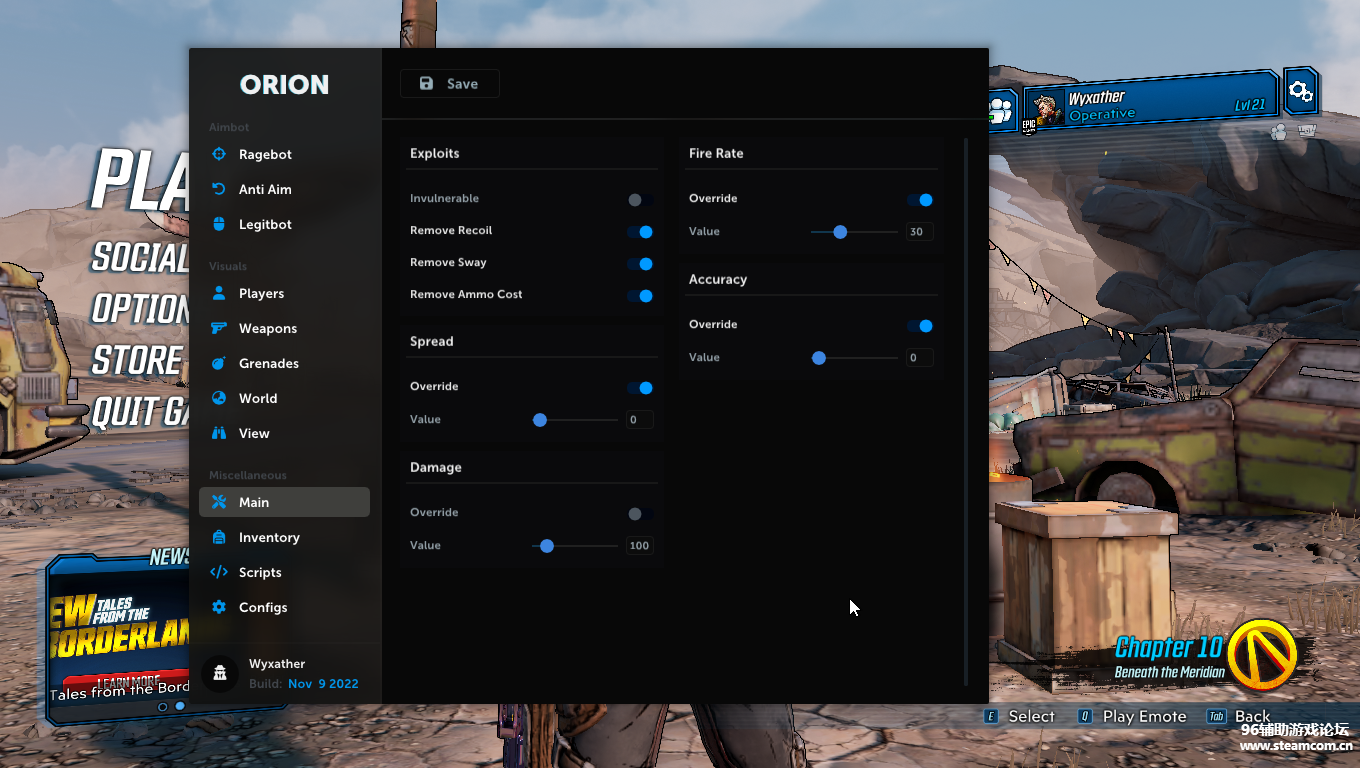This screenshot has width=1360, height=768.
Task: Go to Configs page
Action: pyautogui.click(x=263, y=608)
